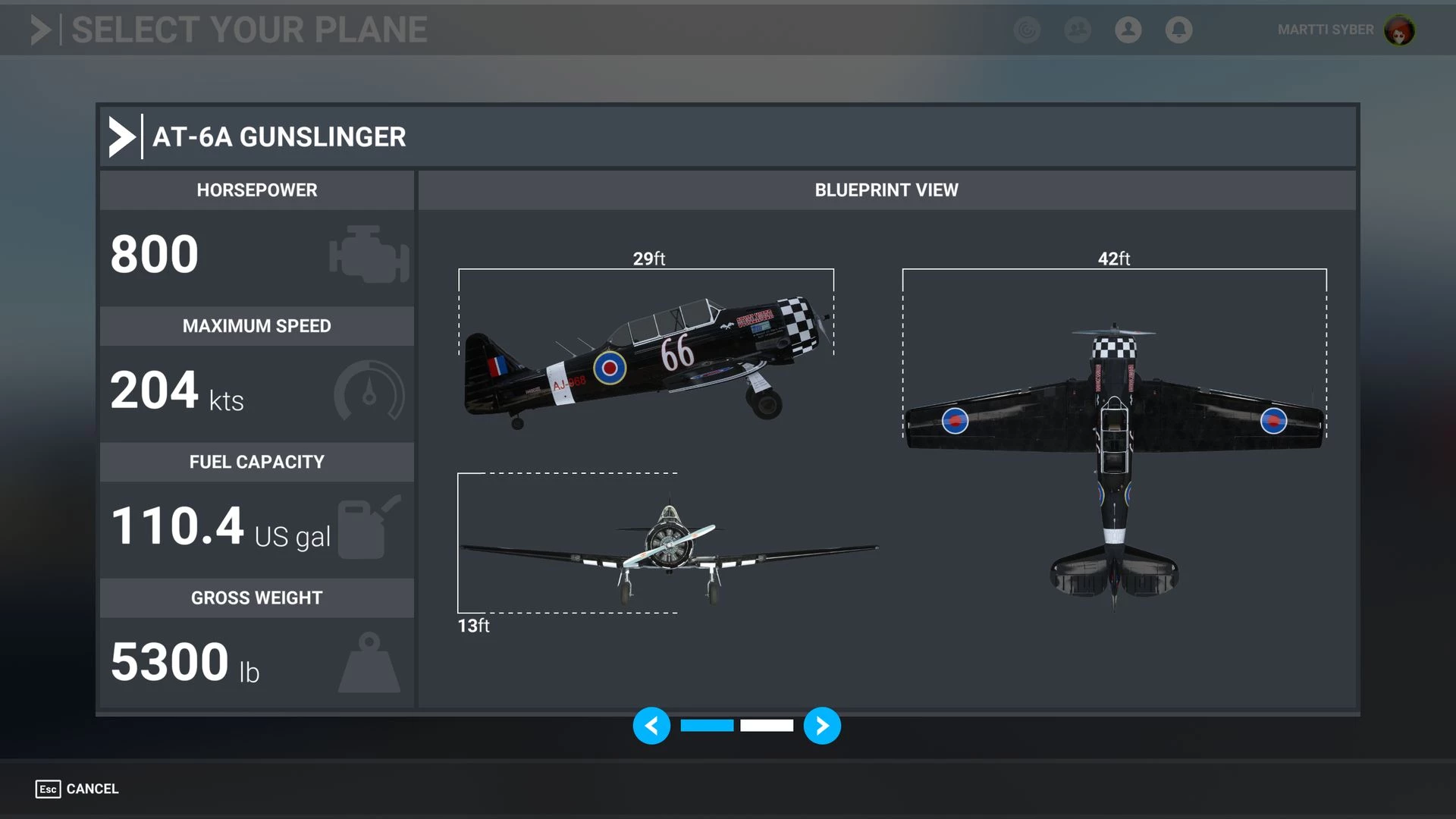Go to the next page with right arrow

[x=822, y=726]
